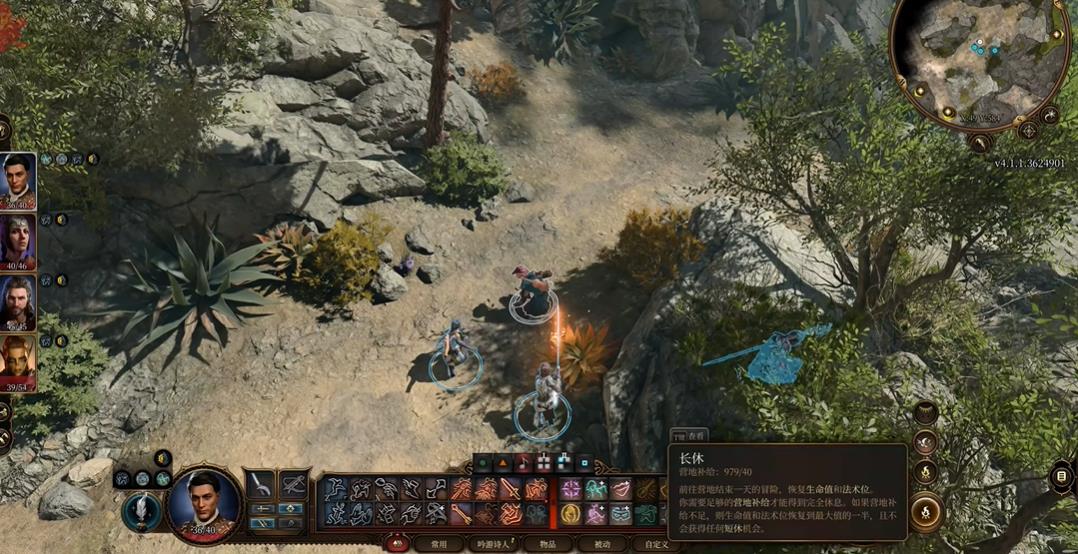Open the journal scroll button on right edge
The height and width of the screenshot is (554, 1078).
1061,477
